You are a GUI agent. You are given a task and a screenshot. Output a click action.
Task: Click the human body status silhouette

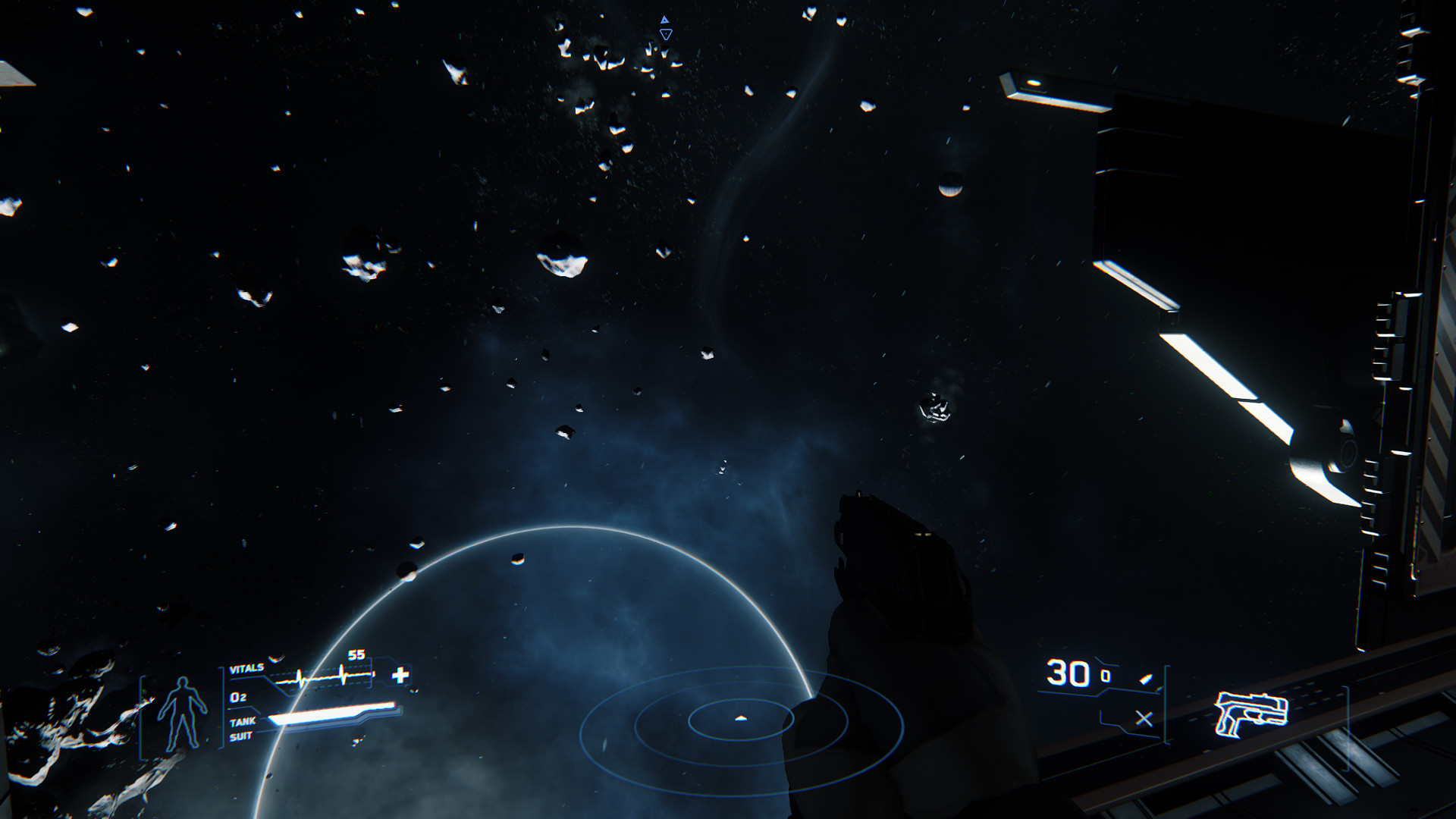click(182, 713)
